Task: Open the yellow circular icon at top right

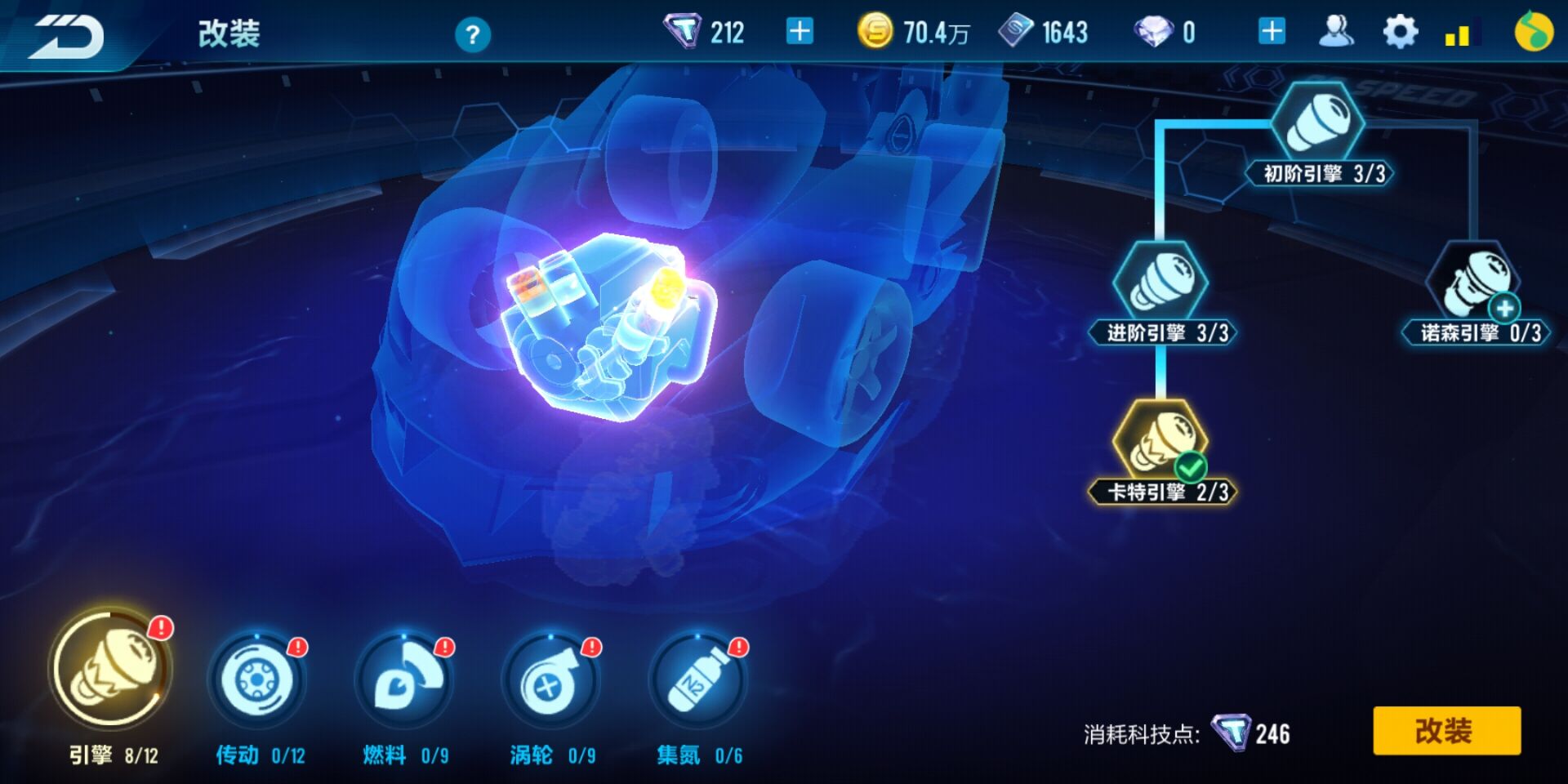Action: (x=1535, y=31)
